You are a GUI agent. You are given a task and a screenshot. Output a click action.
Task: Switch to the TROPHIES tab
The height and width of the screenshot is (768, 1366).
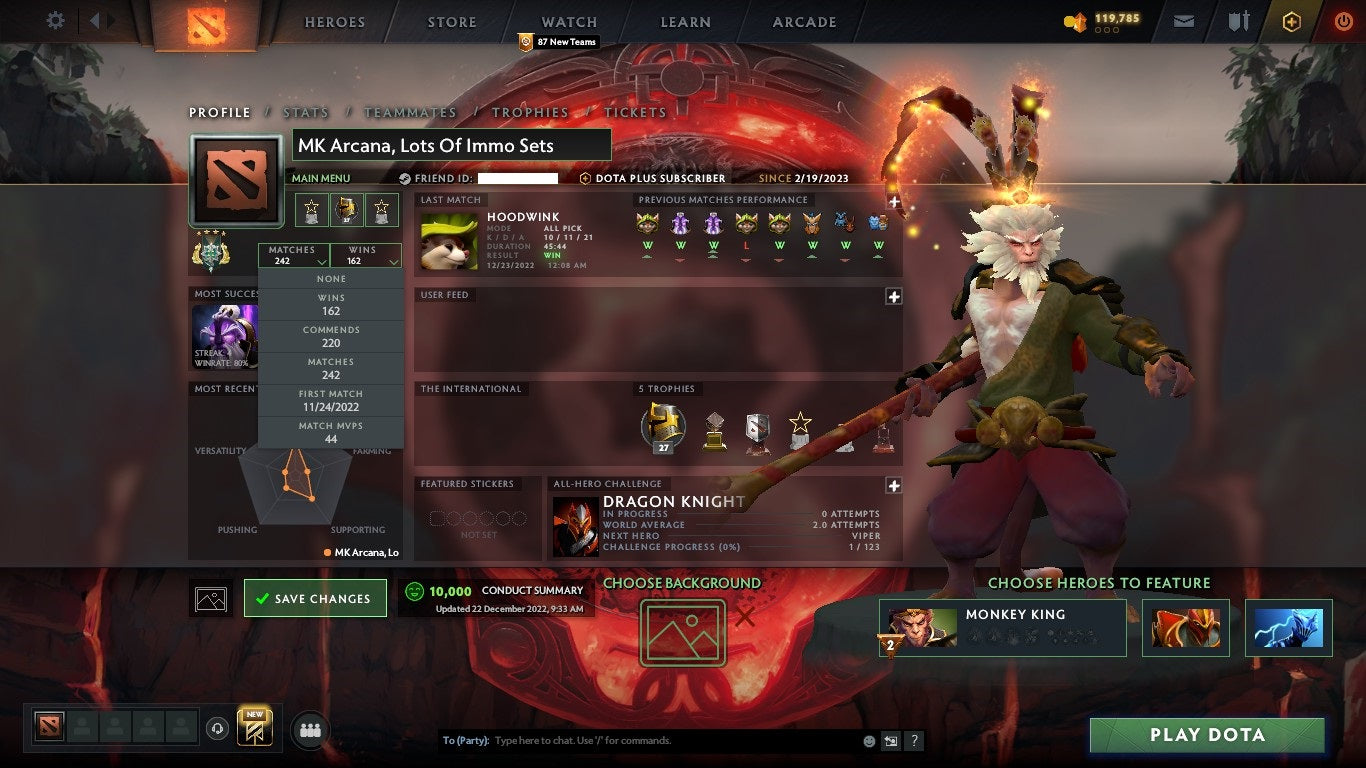tap(531, 112)
